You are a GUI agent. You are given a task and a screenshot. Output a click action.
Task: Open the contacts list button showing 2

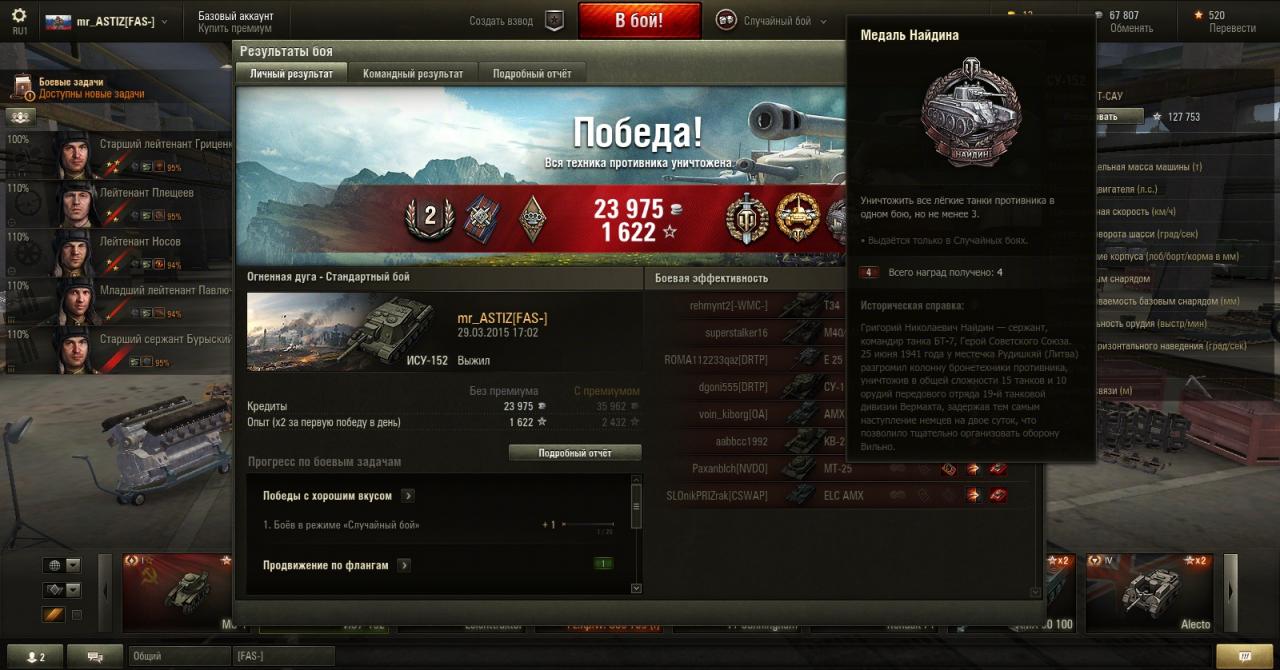click(41, 656)
